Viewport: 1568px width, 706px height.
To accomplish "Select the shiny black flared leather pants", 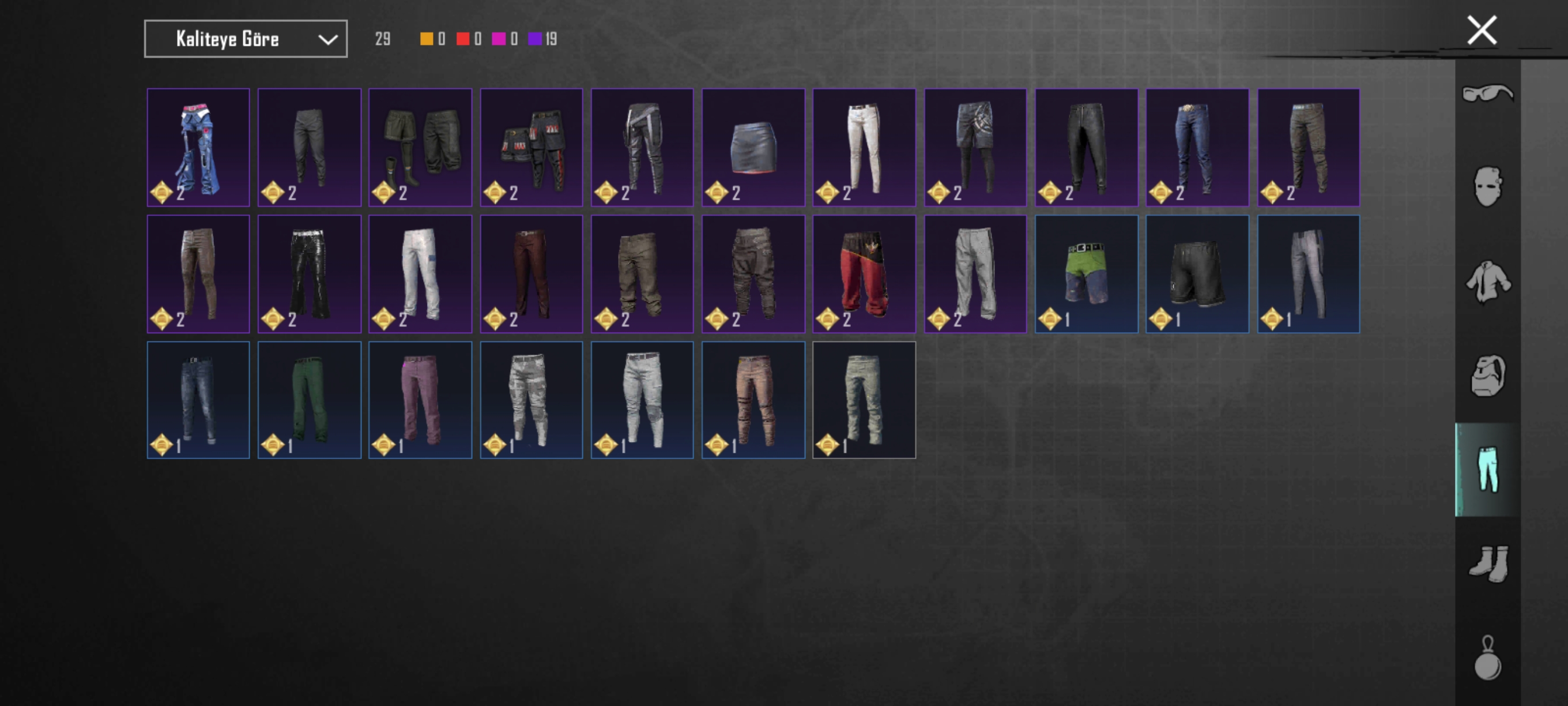I will click(x=308, y=273).
